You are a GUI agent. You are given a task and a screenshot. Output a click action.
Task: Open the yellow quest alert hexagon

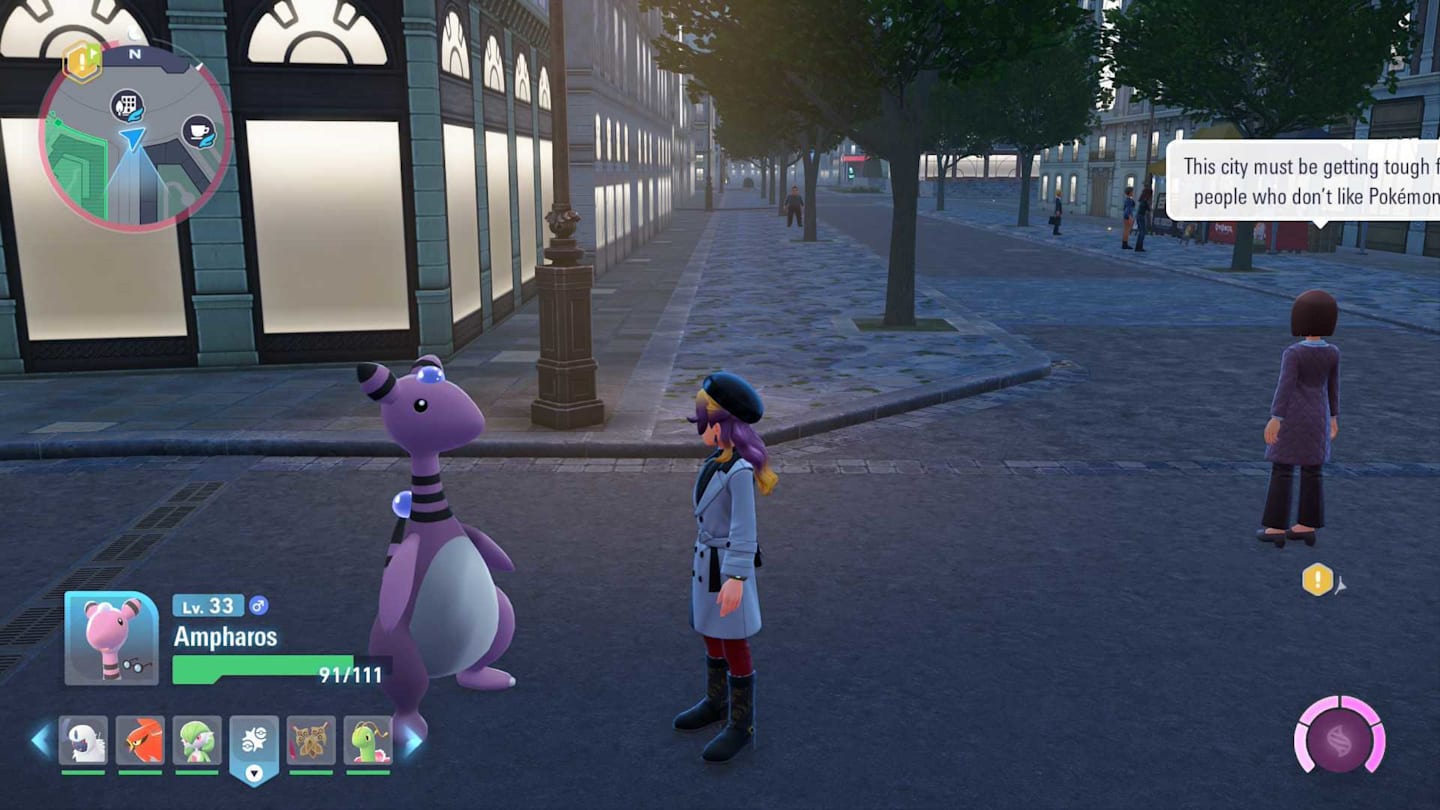(x=81, y=61)
